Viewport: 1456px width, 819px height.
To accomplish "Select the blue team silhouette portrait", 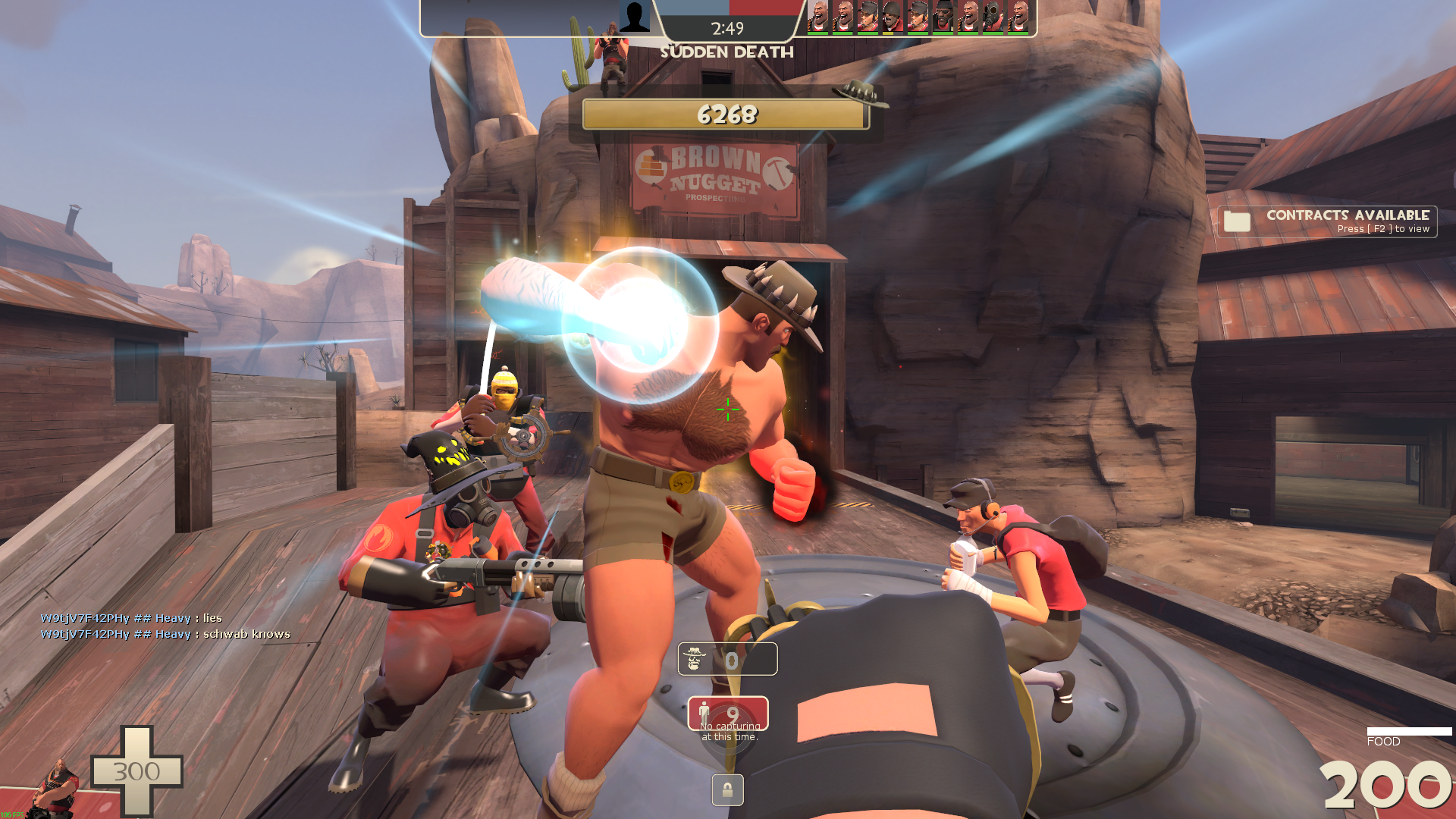I will click(x=634, y=17).
